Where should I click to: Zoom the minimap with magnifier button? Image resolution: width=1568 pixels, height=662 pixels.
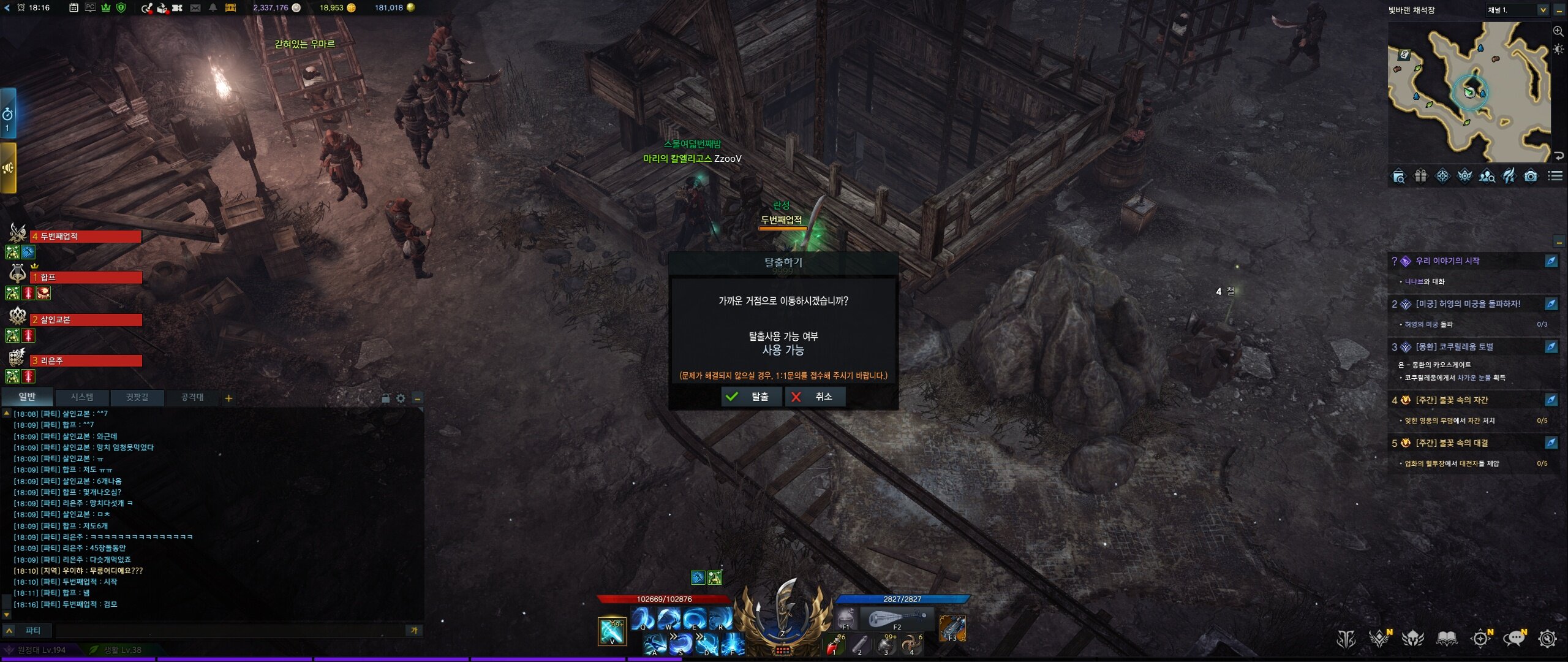point(1558,31)
